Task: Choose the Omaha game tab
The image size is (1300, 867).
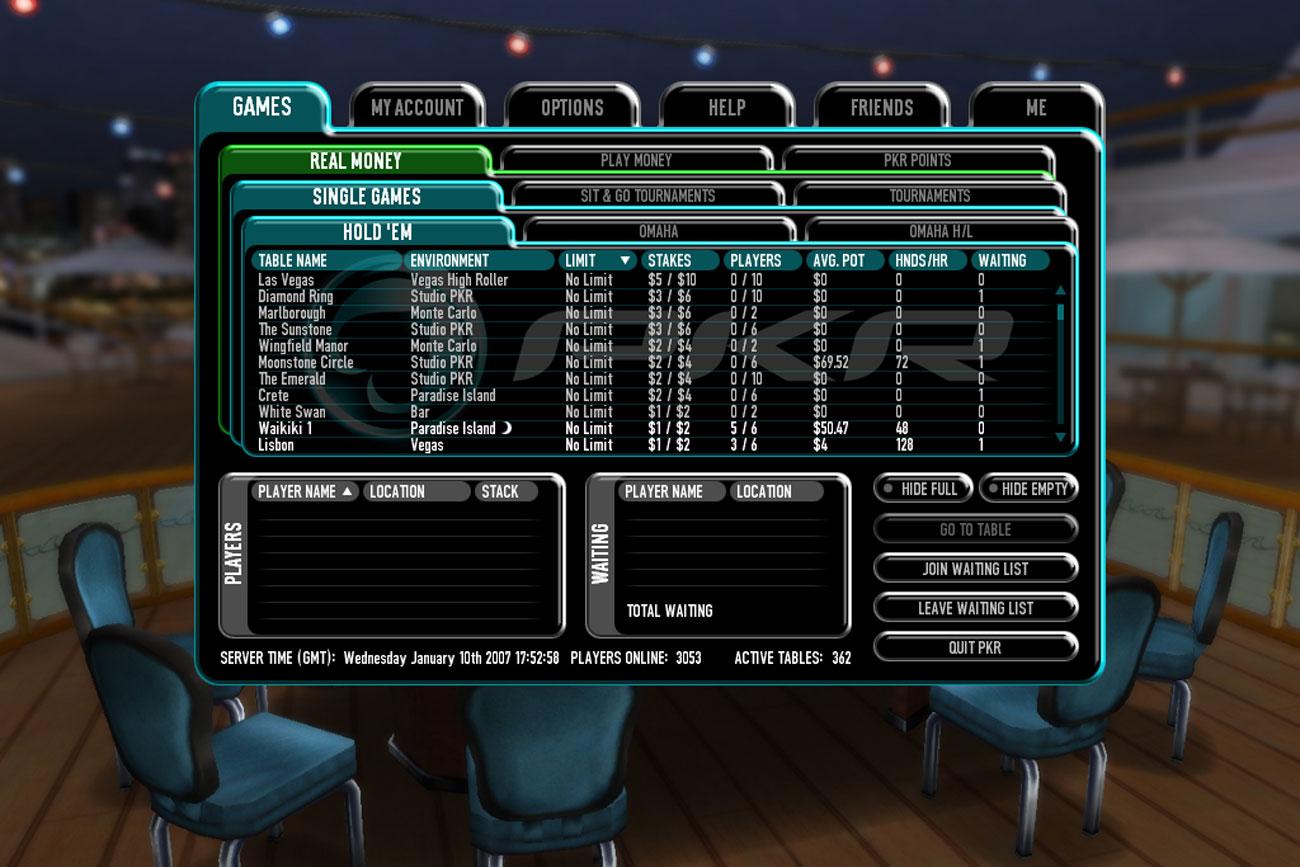Action: 658,232
